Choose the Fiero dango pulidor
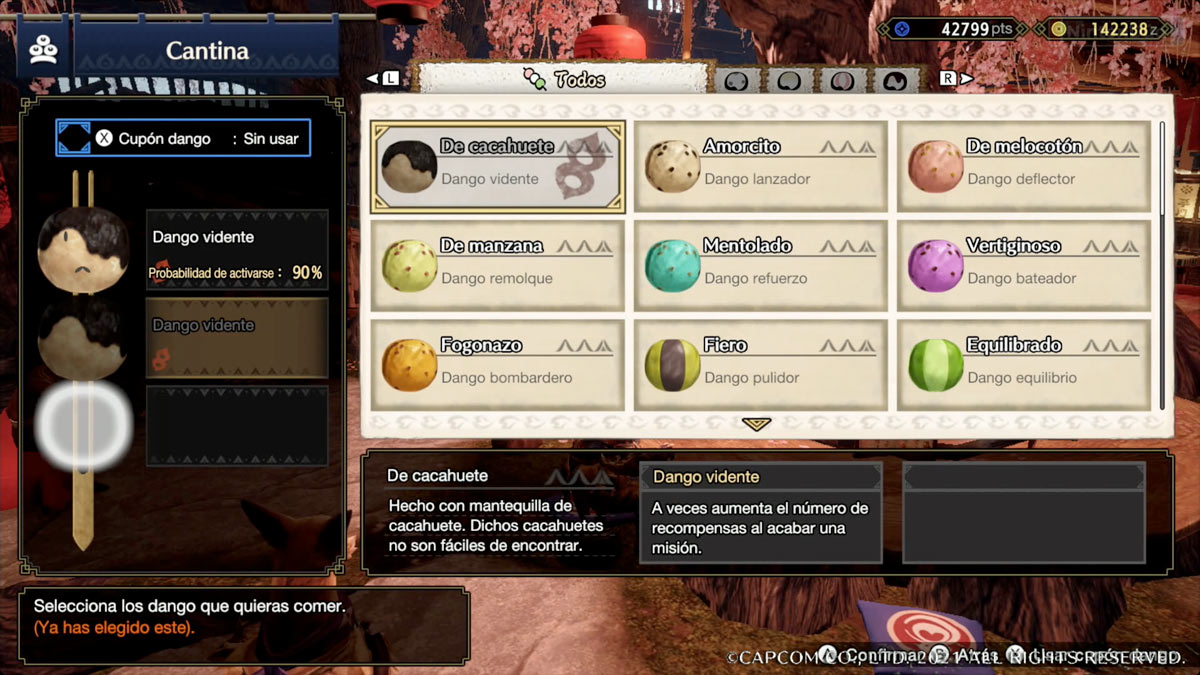 [x=760, y=365]
